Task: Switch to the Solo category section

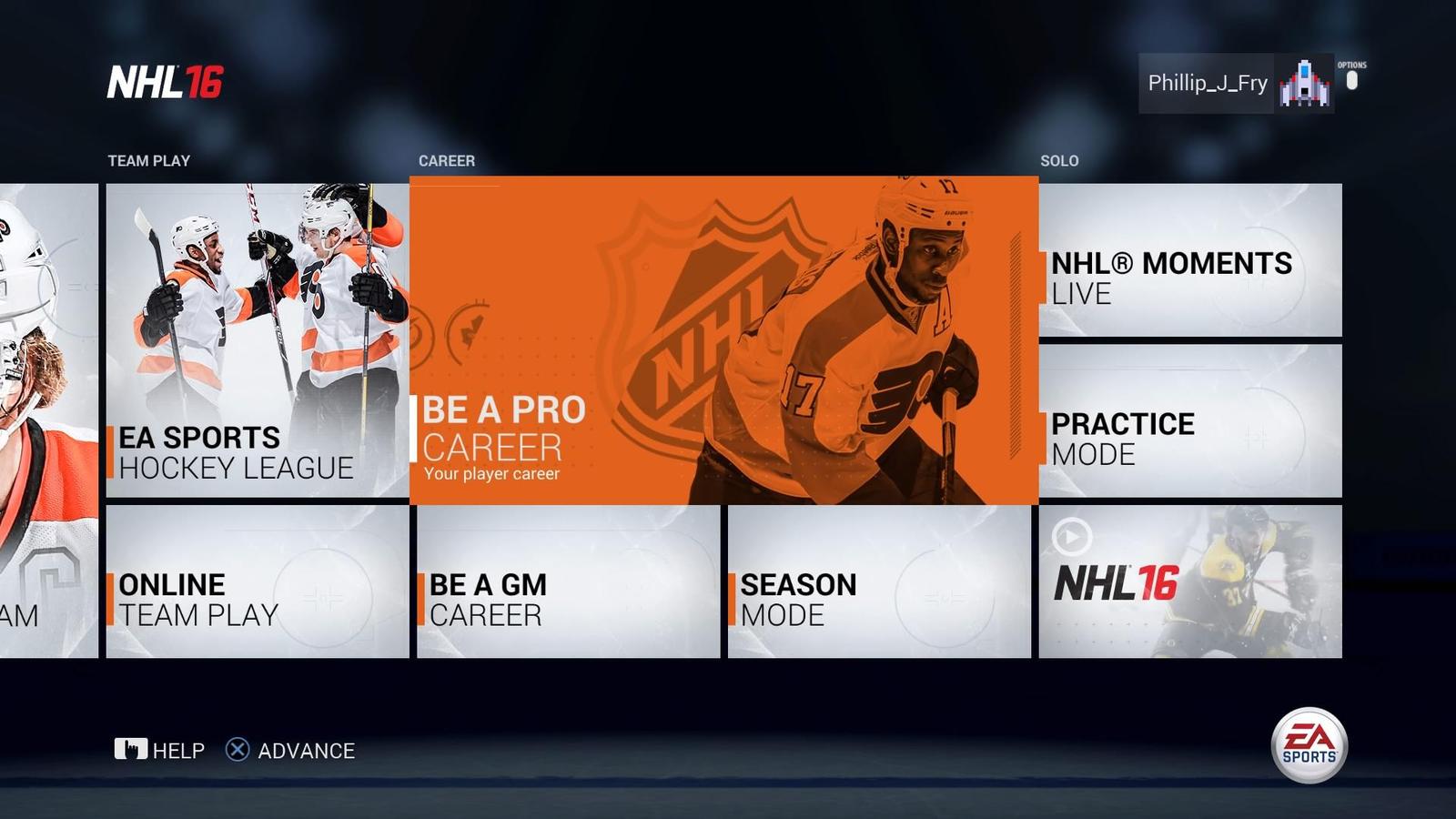Action: [1060, 161]
